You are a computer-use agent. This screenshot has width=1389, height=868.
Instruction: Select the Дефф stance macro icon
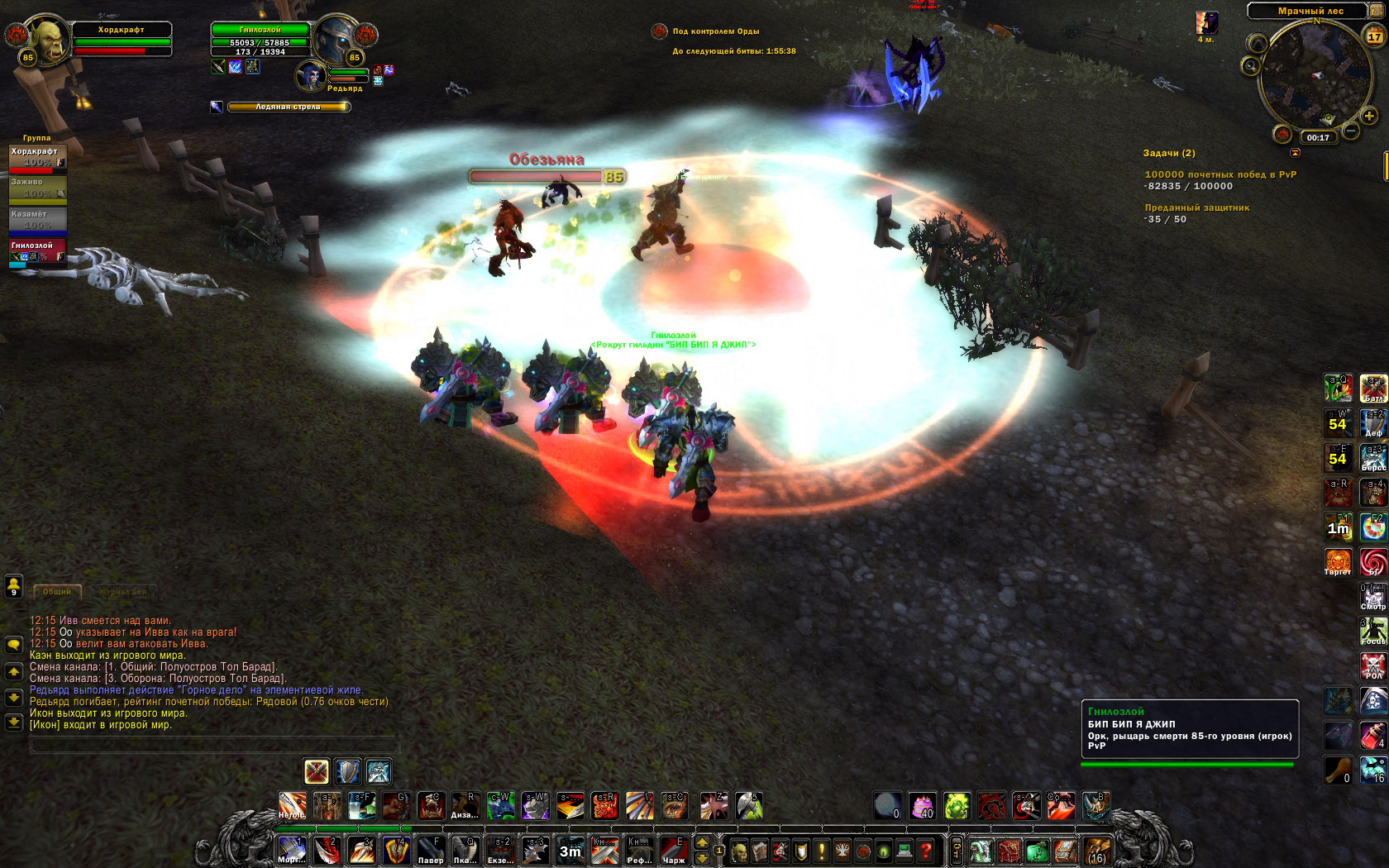[x=1373, y=422]
